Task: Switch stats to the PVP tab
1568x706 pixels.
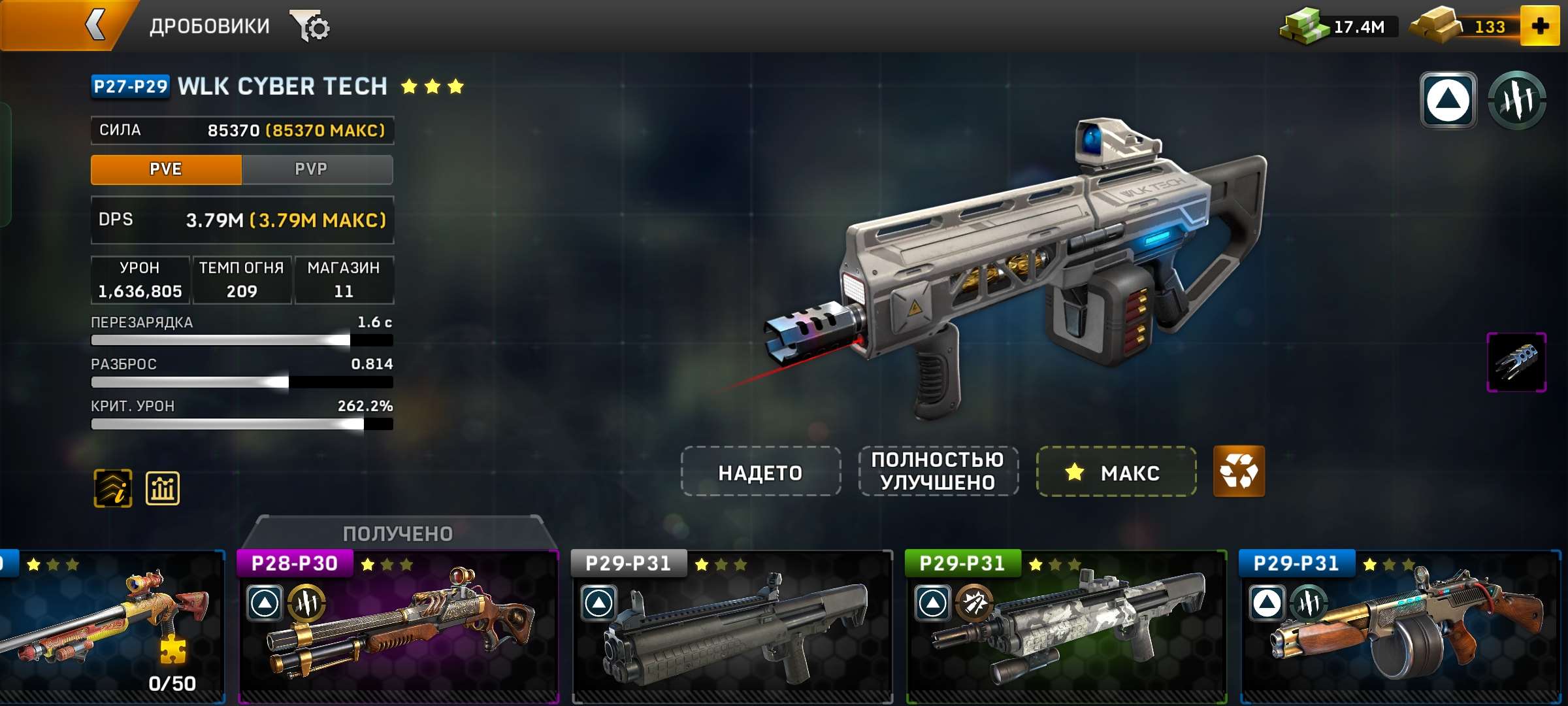Action: tap(311, 169)
